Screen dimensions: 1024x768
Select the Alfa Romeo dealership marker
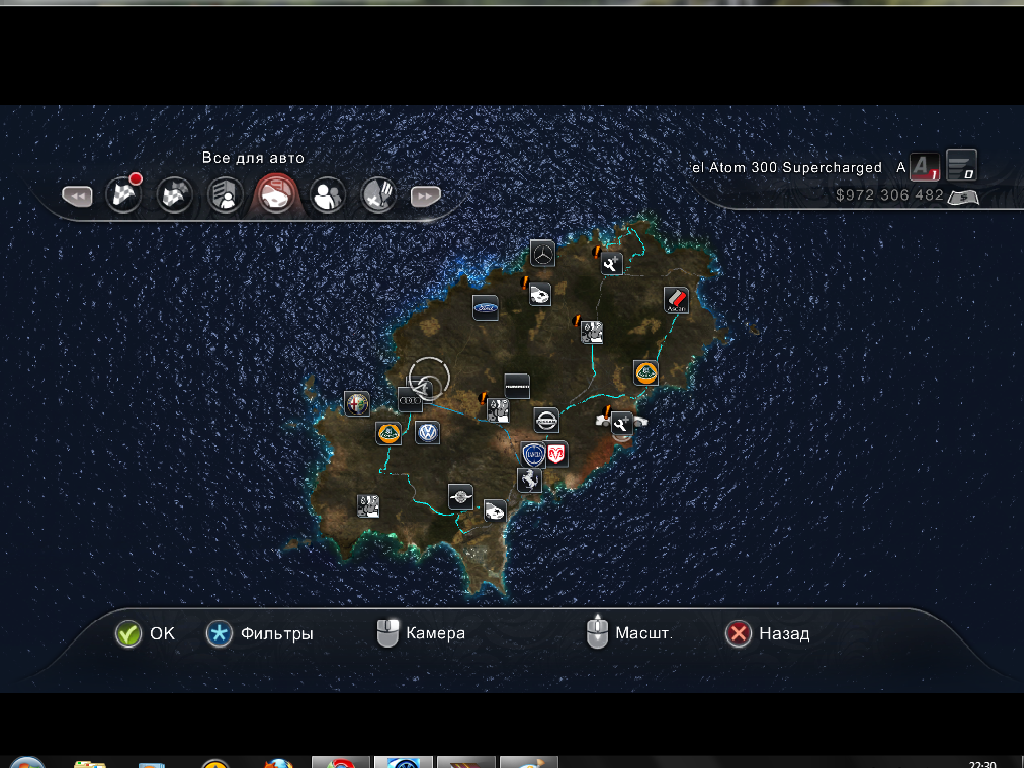[x=357, y=403]
